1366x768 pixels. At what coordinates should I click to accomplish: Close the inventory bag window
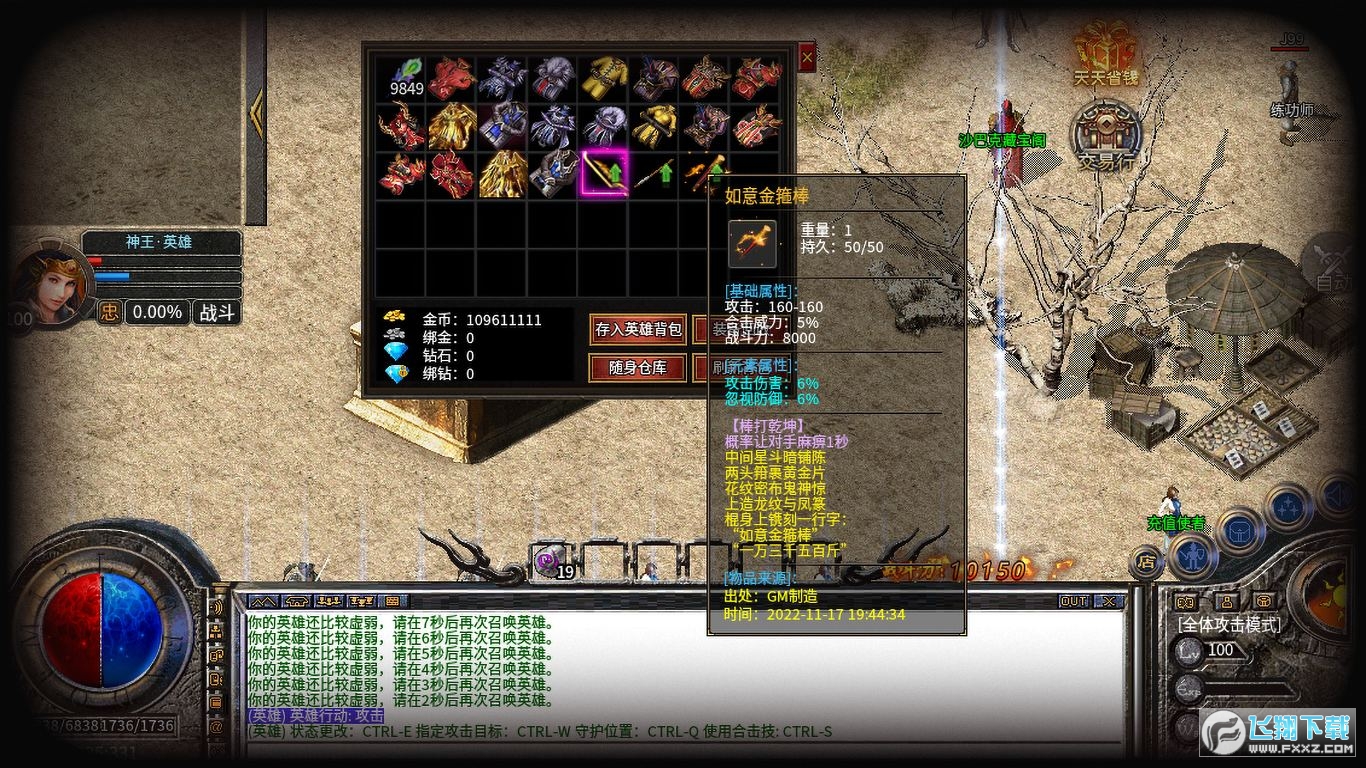coord(807,60)
